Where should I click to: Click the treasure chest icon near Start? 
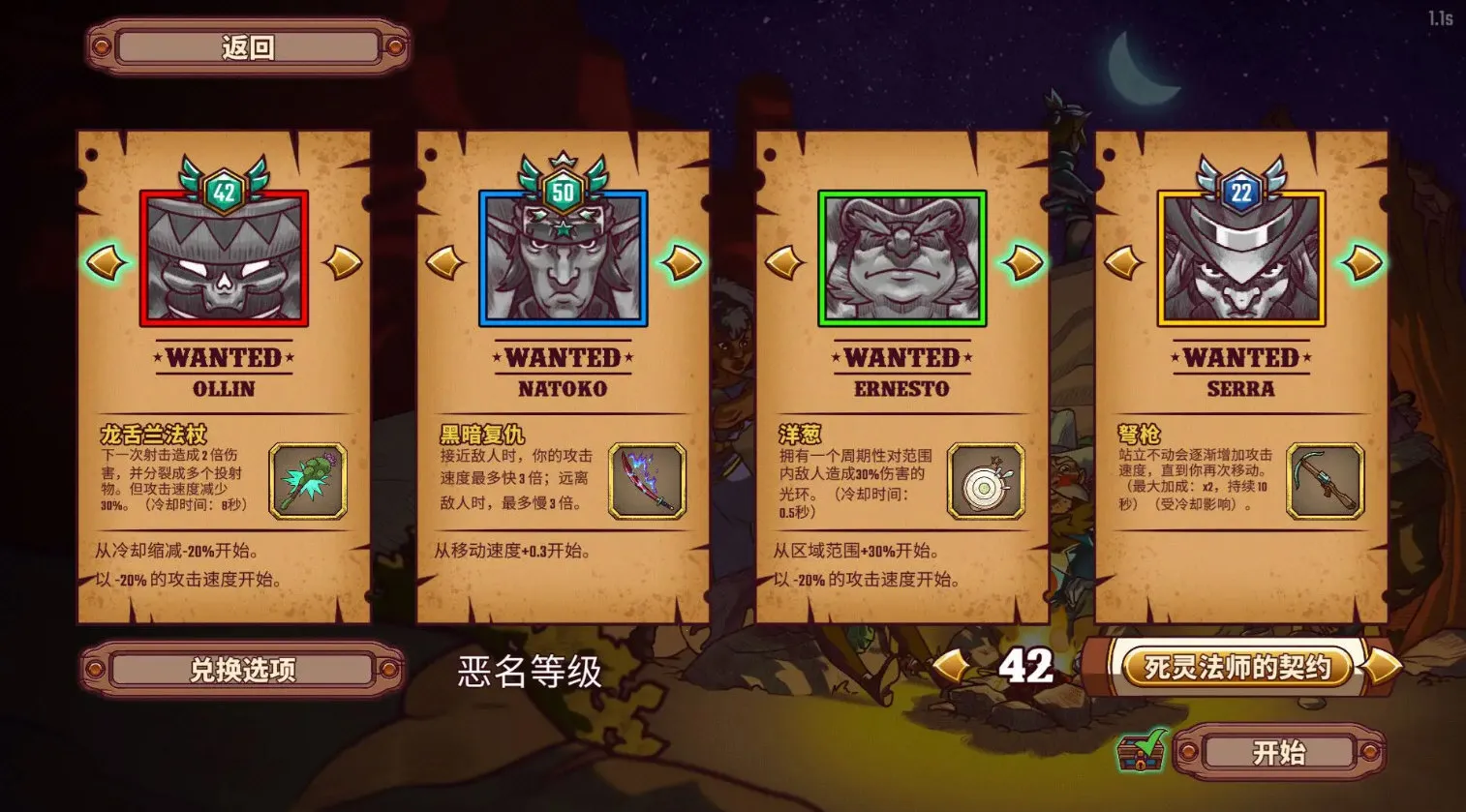[1141, 753]
